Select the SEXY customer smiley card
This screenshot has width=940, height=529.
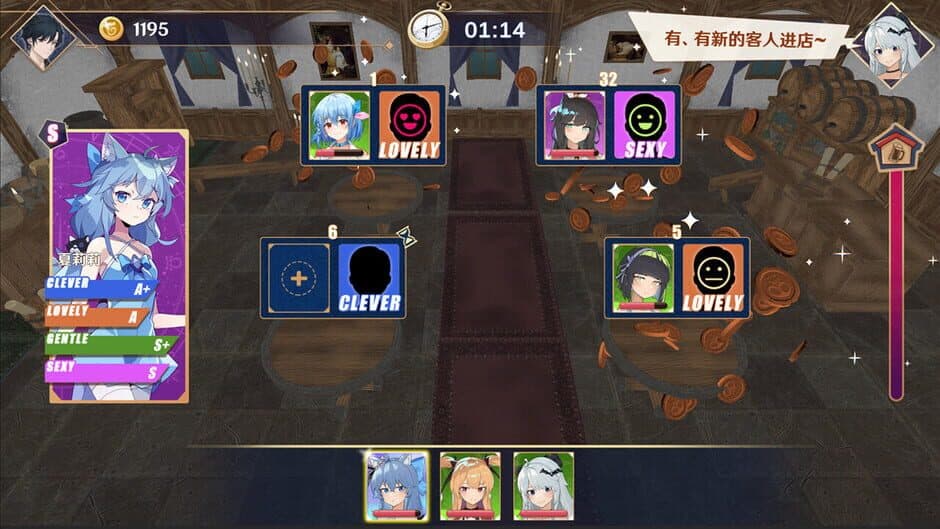(644, 125)
